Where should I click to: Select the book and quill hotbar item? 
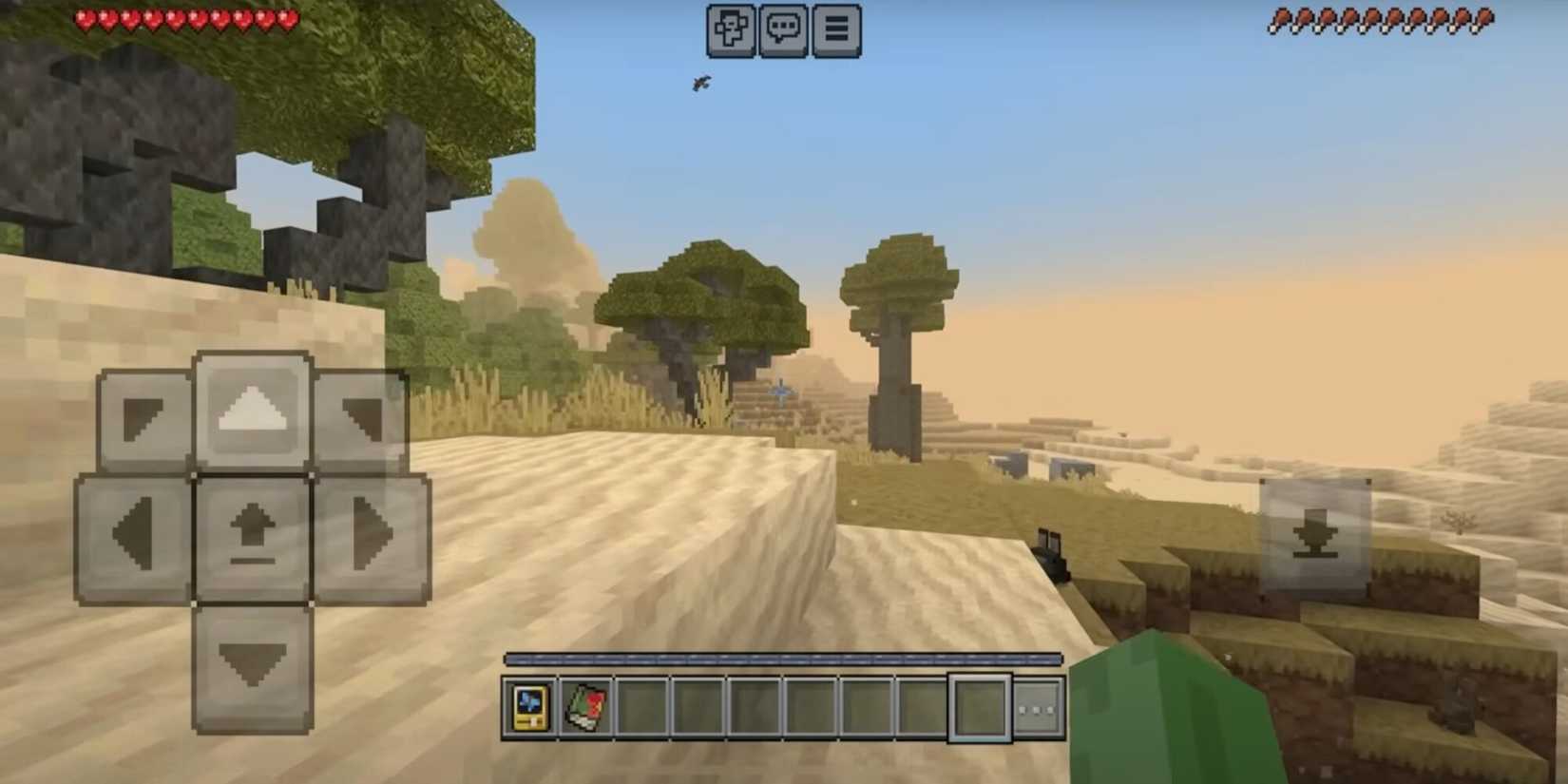(586, 707)
